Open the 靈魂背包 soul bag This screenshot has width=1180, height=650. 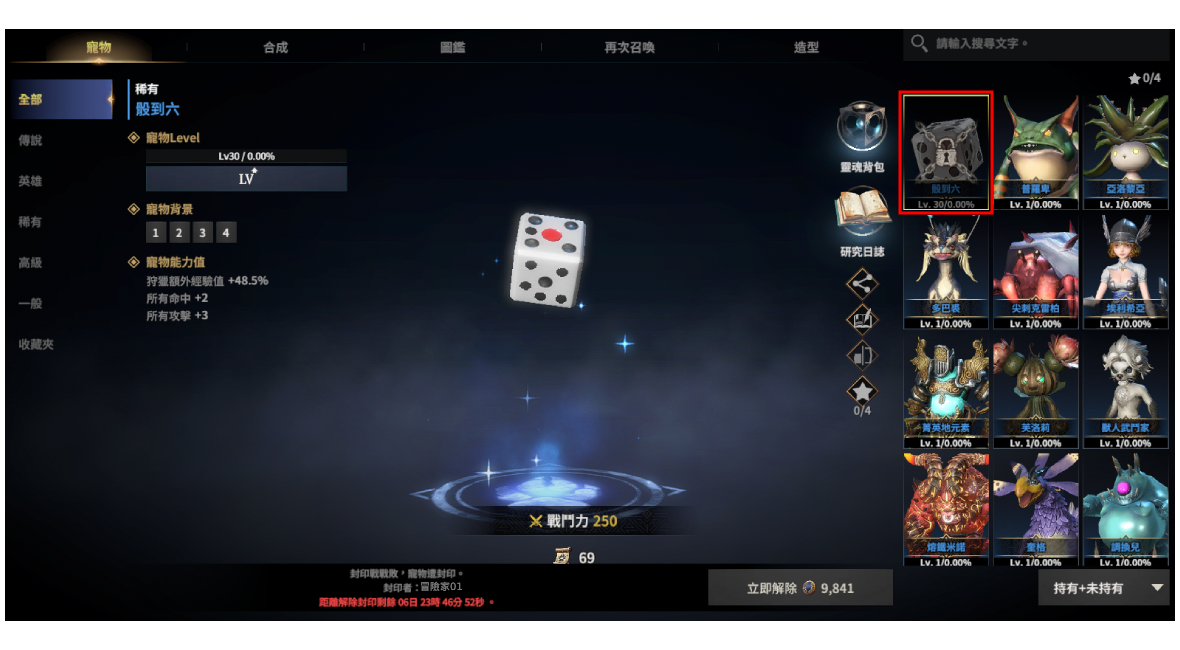tap(862, 131)
